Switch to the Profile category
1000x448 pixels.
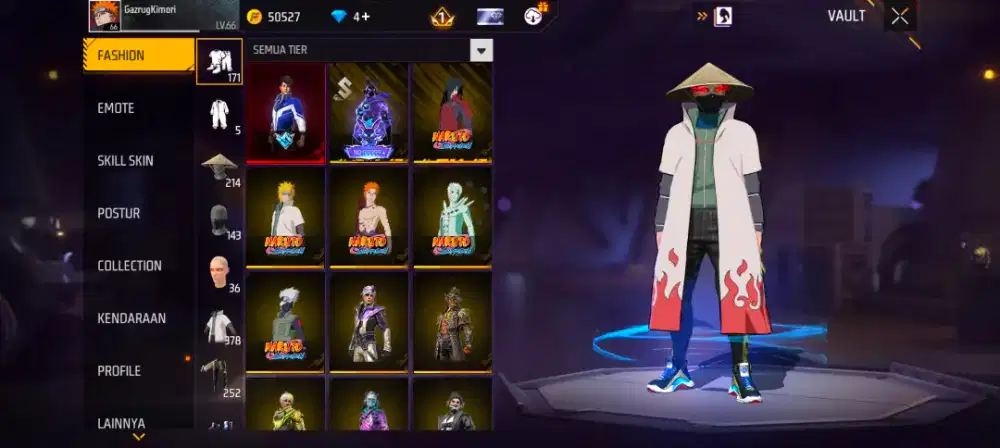119,371
